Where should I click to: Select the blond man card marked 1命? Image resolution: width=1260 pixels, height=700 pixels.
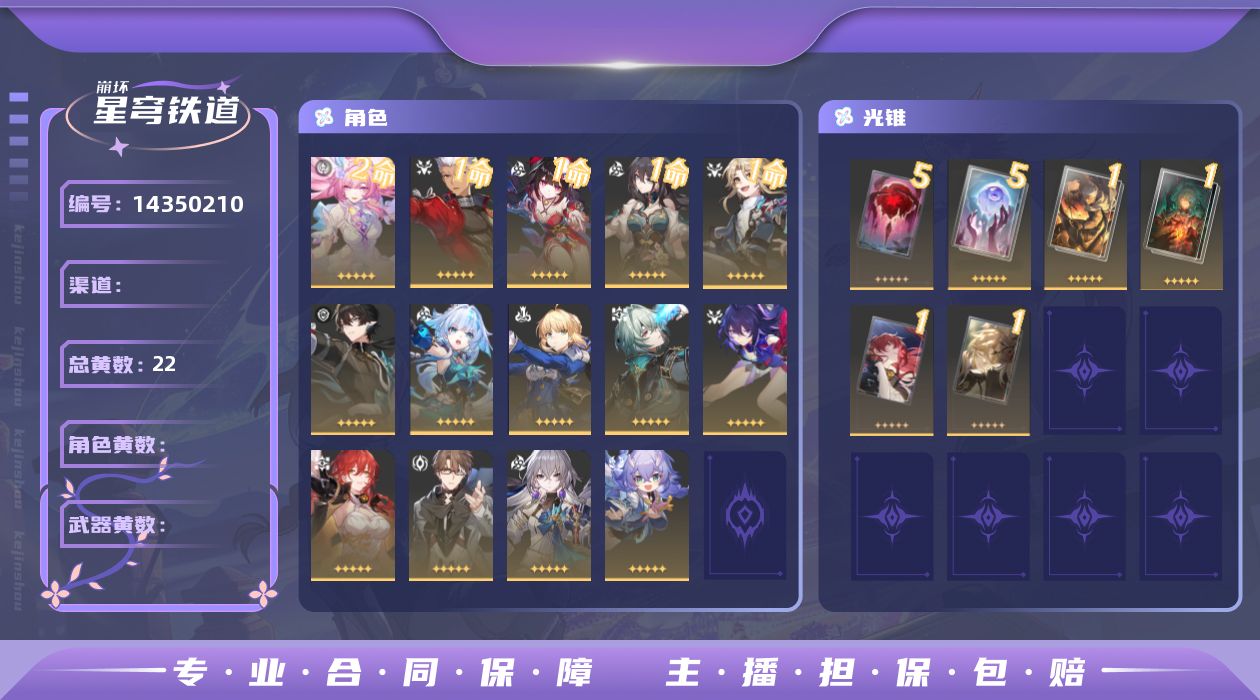tap(745, 222)
